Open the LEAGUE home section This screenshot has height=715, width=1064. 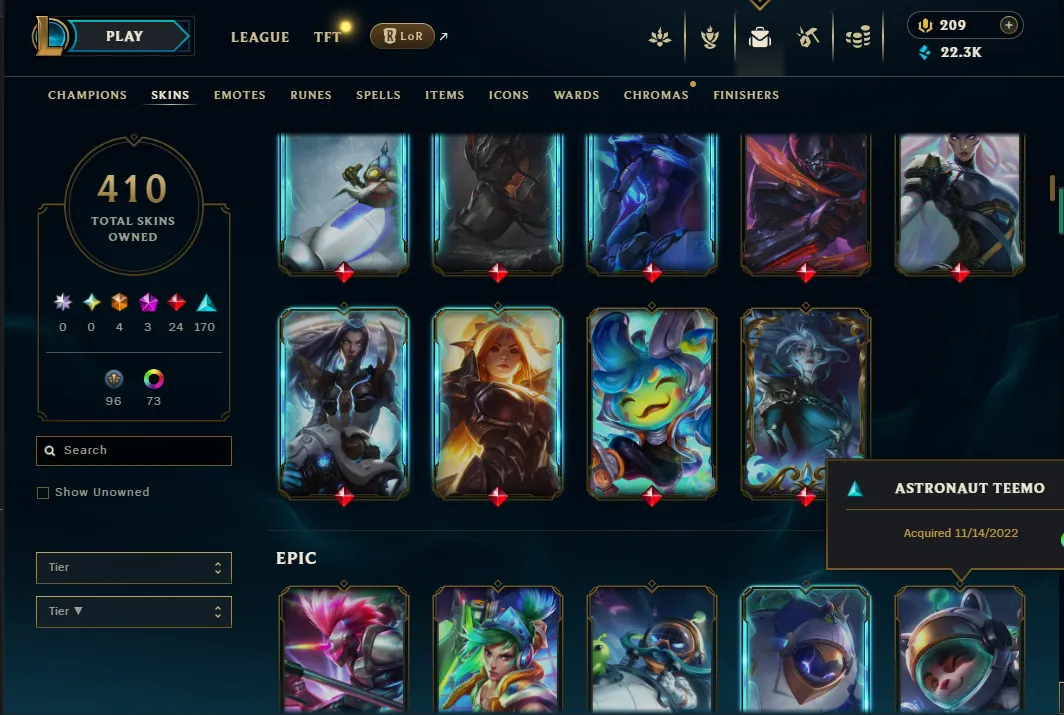pyautogui.click(x=260, y=37)
